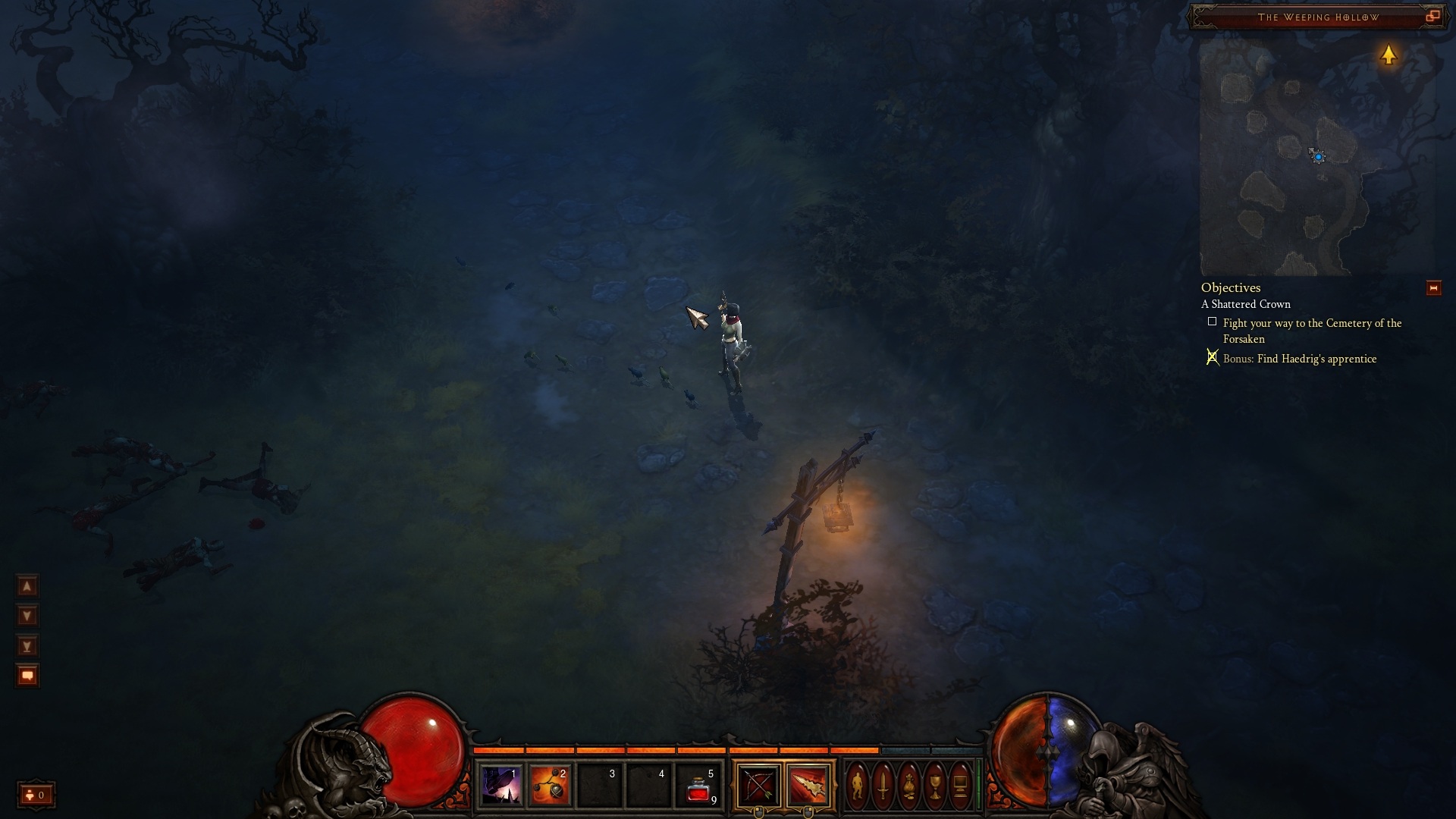Open the character figure menu button
Viewport: 1456px width, 819px height.
(858, 786)
